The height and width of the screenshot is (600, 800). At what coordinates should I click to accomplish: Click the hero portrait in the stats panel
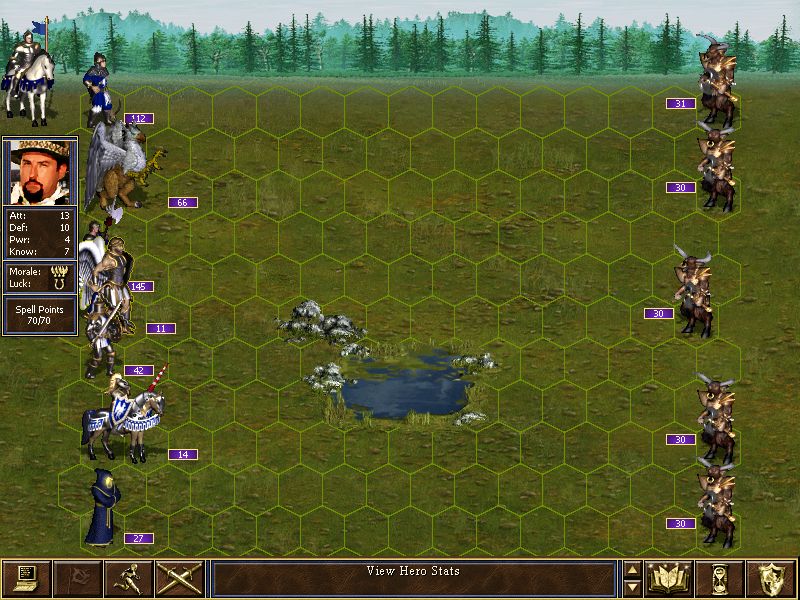tap(39, 171)
